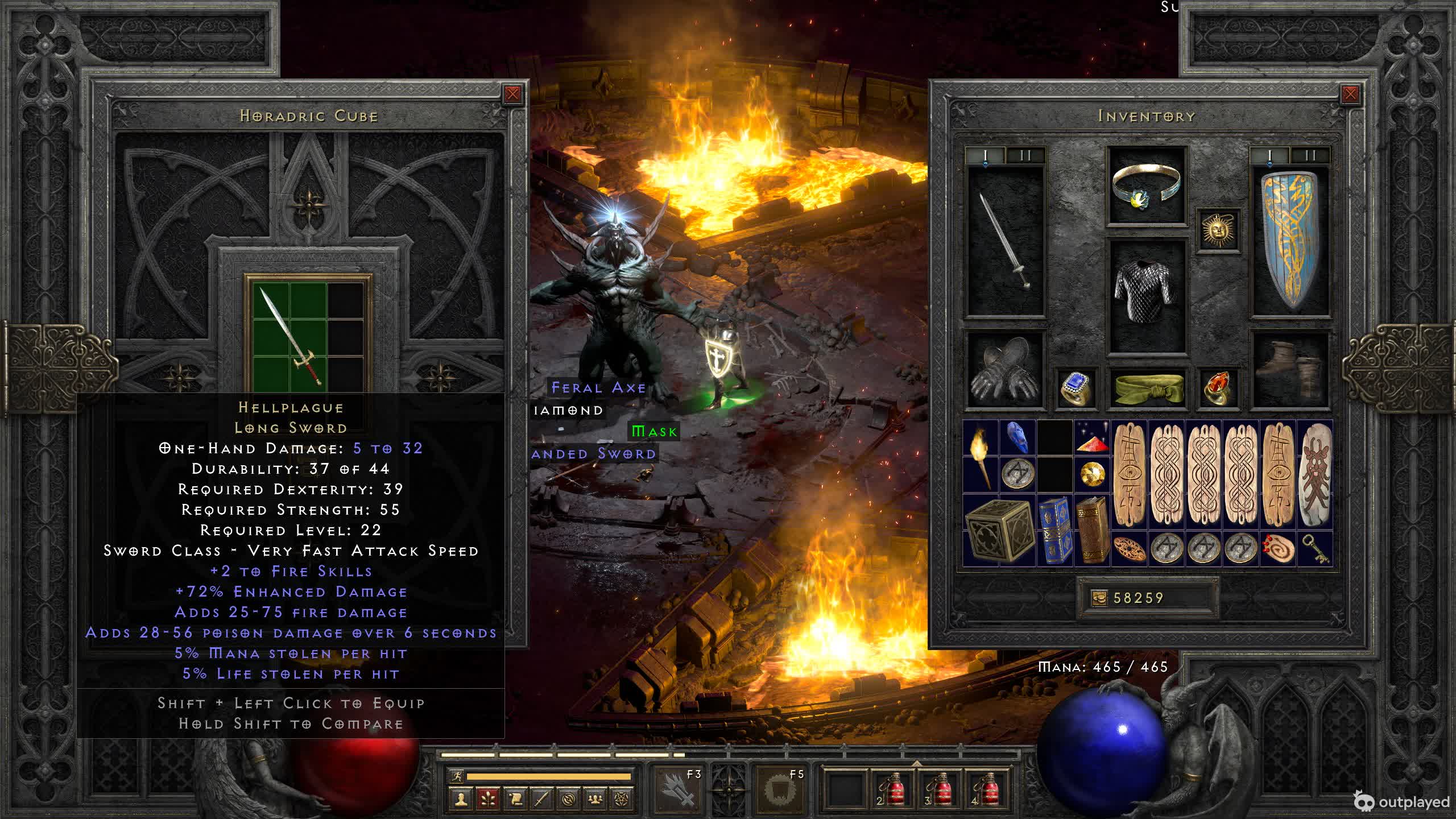Select the equipped circlet helm

tap(1147, 186)
